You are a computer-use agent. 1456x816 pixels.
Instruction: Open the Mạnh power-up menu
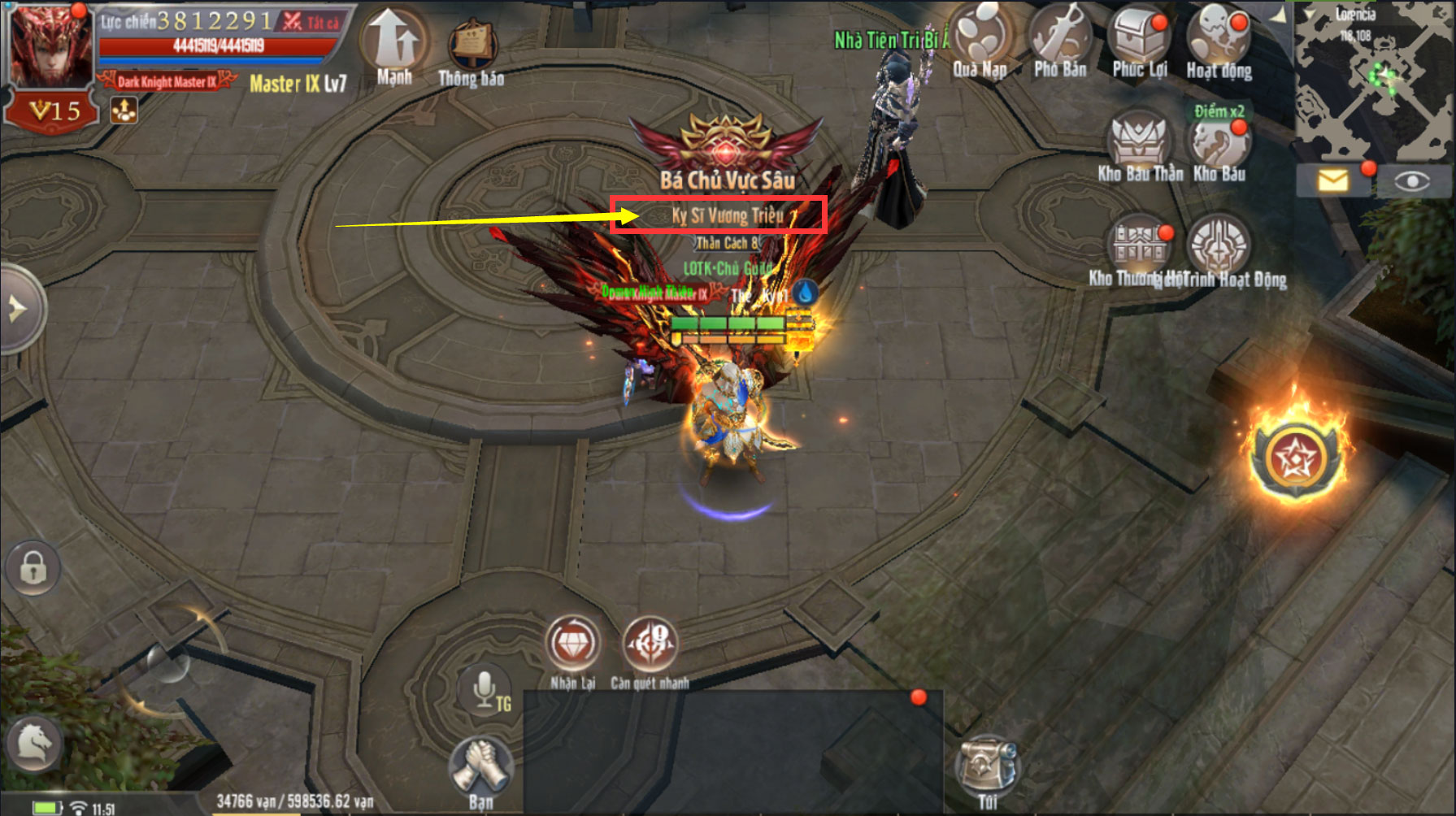point(394,45)
